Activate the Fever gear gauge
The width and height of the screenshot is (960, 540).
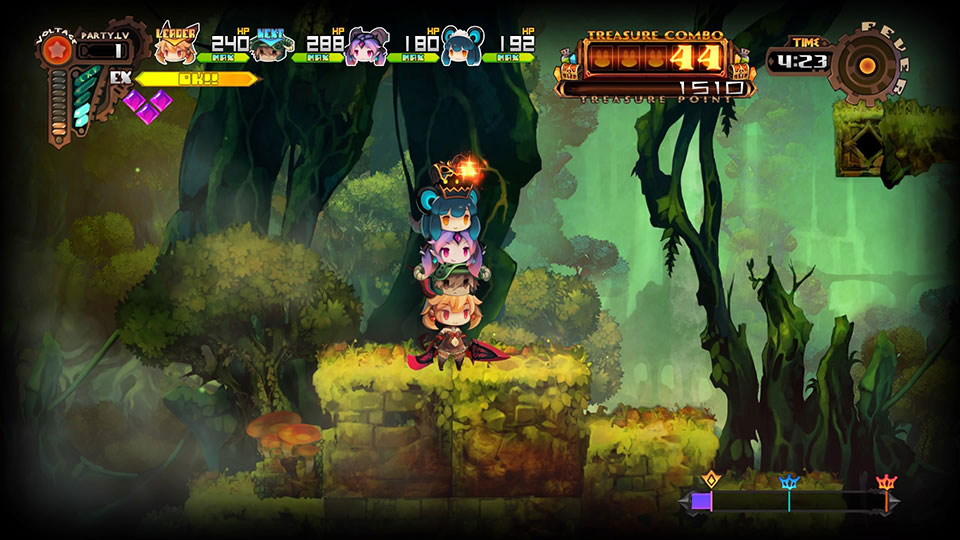point(866,65)
